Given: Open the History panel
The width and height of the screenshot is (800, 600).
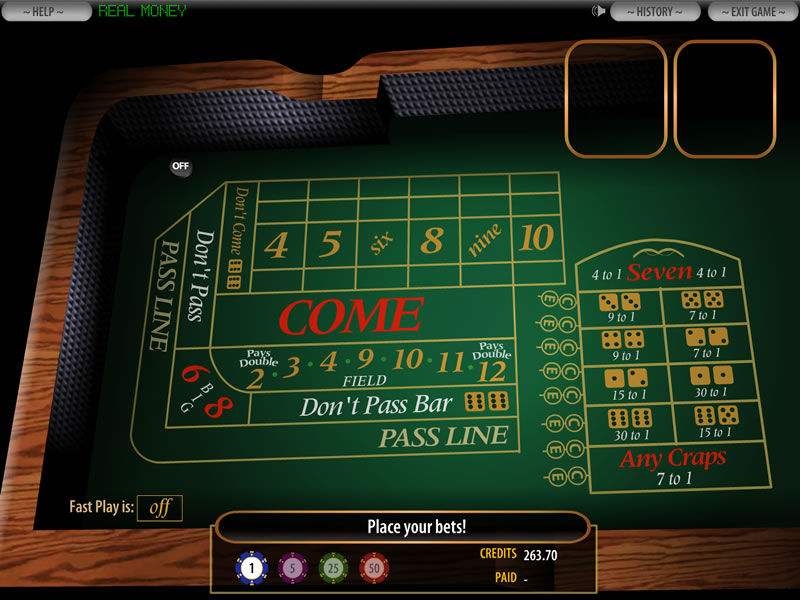Looking at the screenshot, I should click(x=655, y=11).
